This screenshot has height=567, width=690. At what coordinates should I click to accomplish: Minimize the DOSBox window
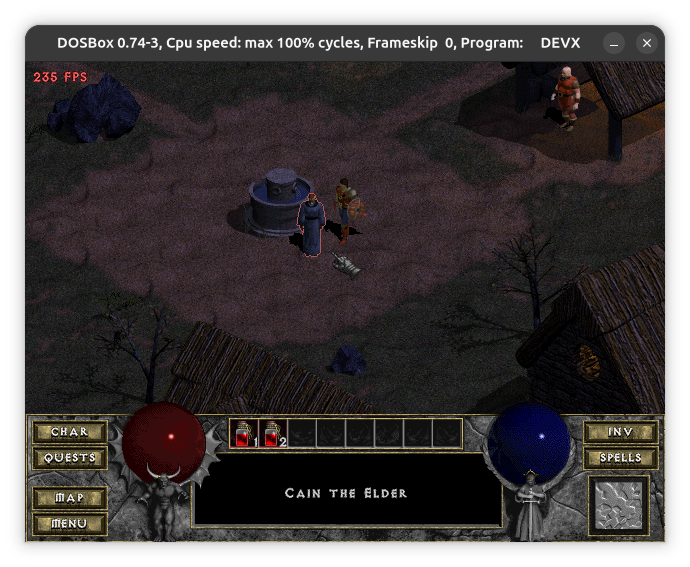pyautogui.click(x=614, y=43)
